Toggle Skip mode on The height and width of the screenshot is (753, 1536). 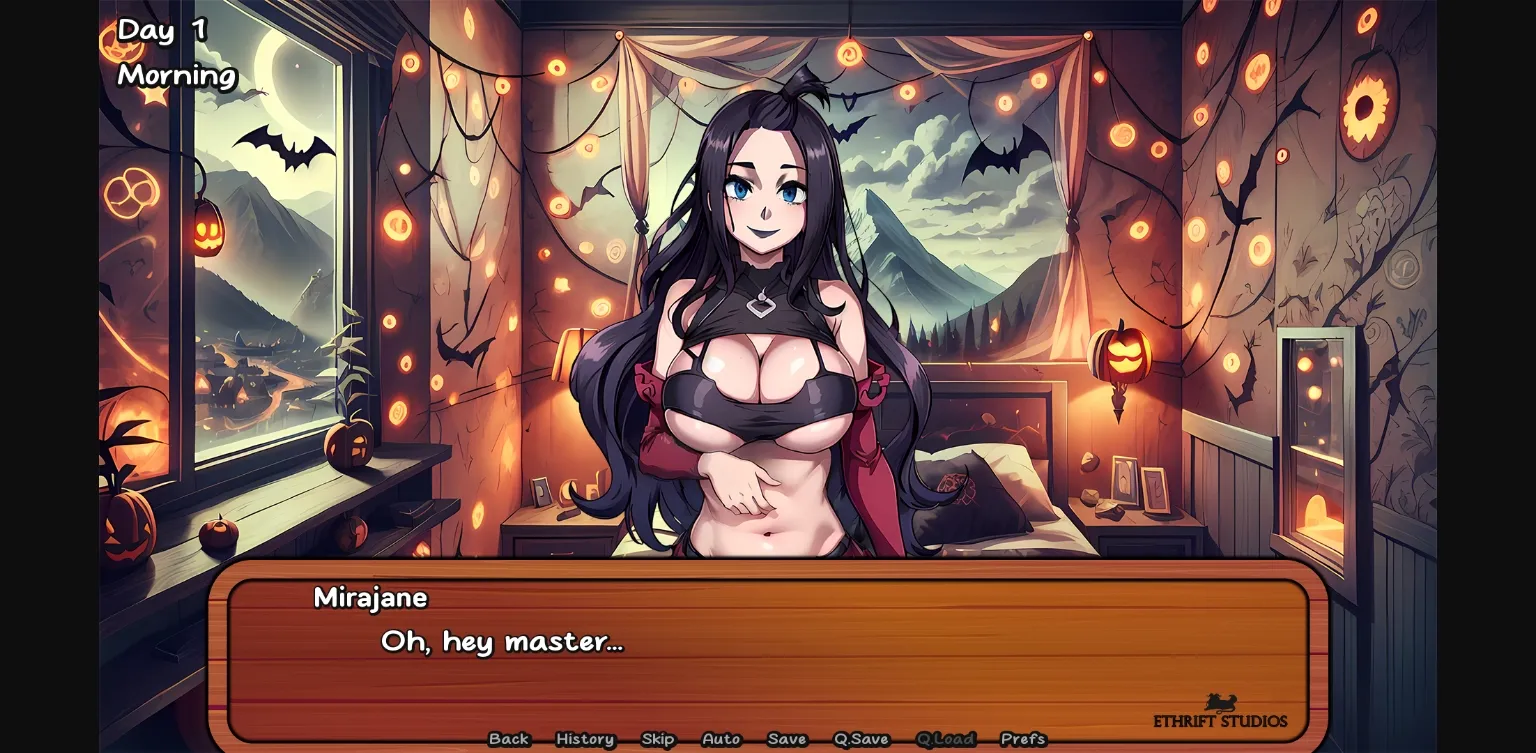[x=657, y=739]
